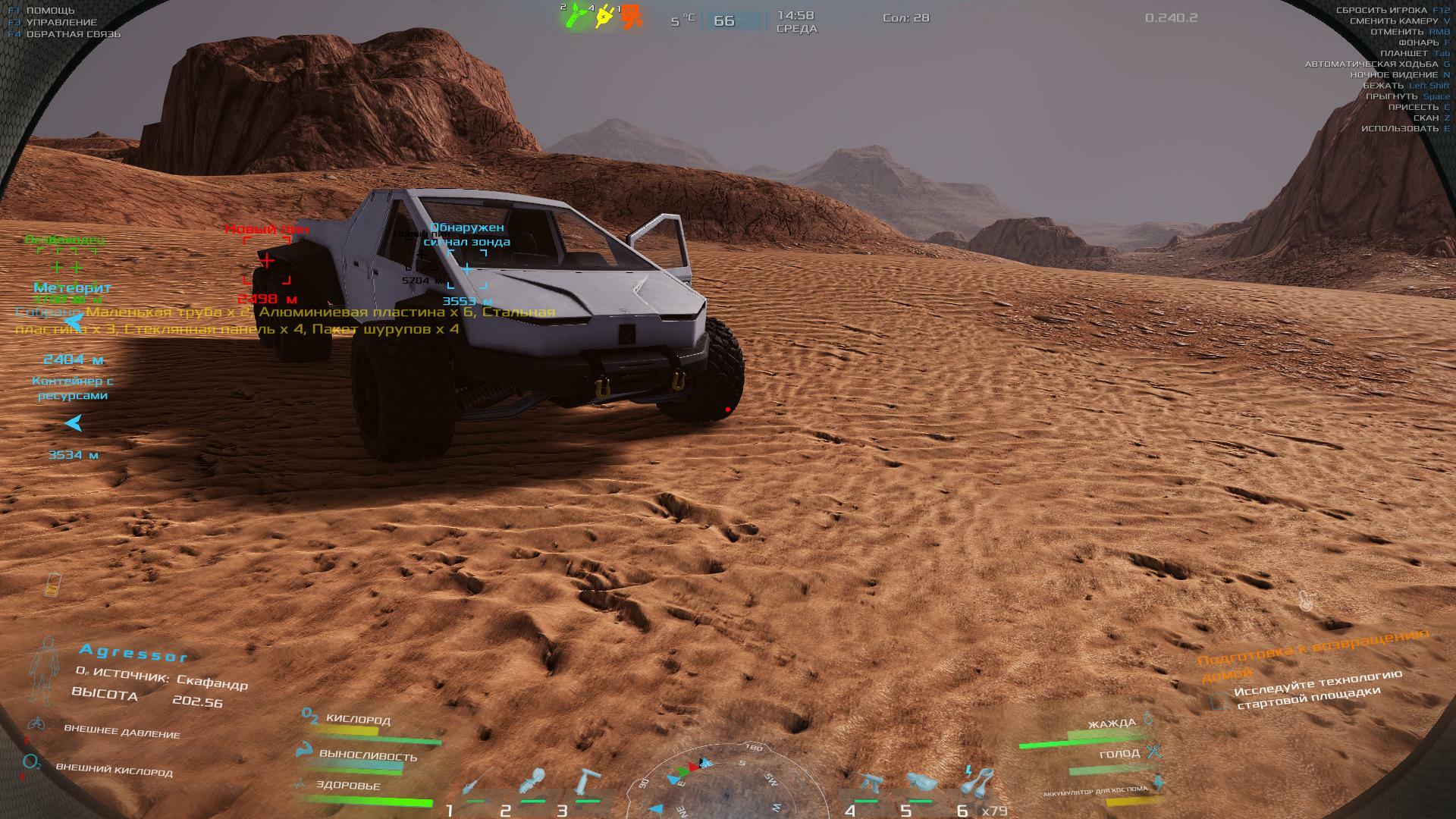This screenshot has height=819, width=1456.
Task: Click the orange status icon
Action: click(631, 16)
